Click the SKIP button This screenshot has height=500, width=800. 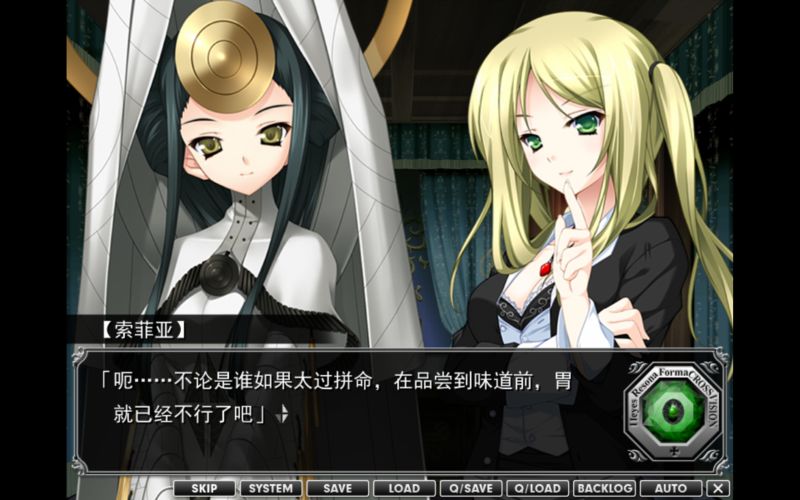203,488
